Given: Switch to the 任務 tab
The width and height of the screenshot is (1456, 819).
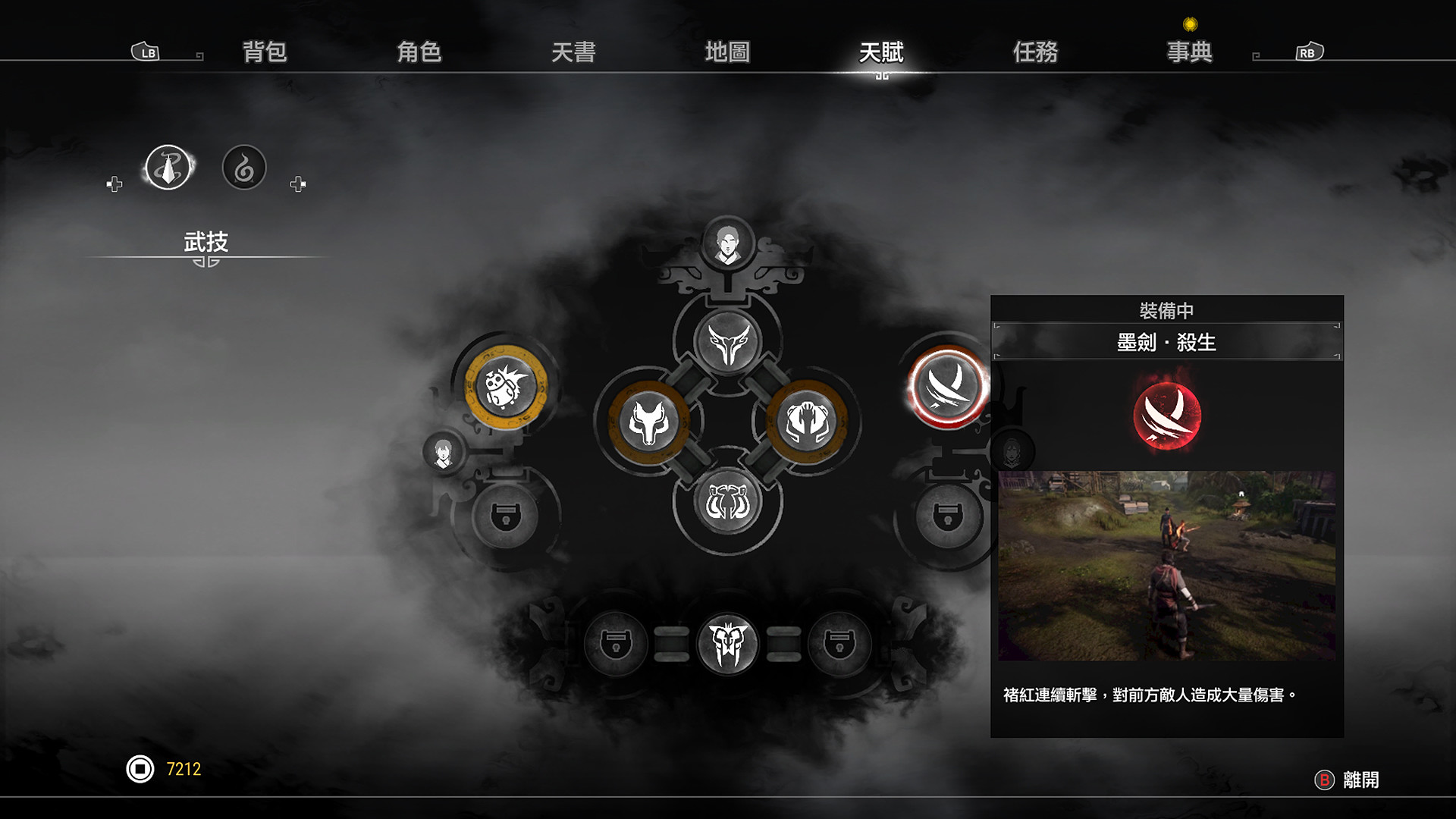Looking at the screenshot, I should (x=1036, y=53).
